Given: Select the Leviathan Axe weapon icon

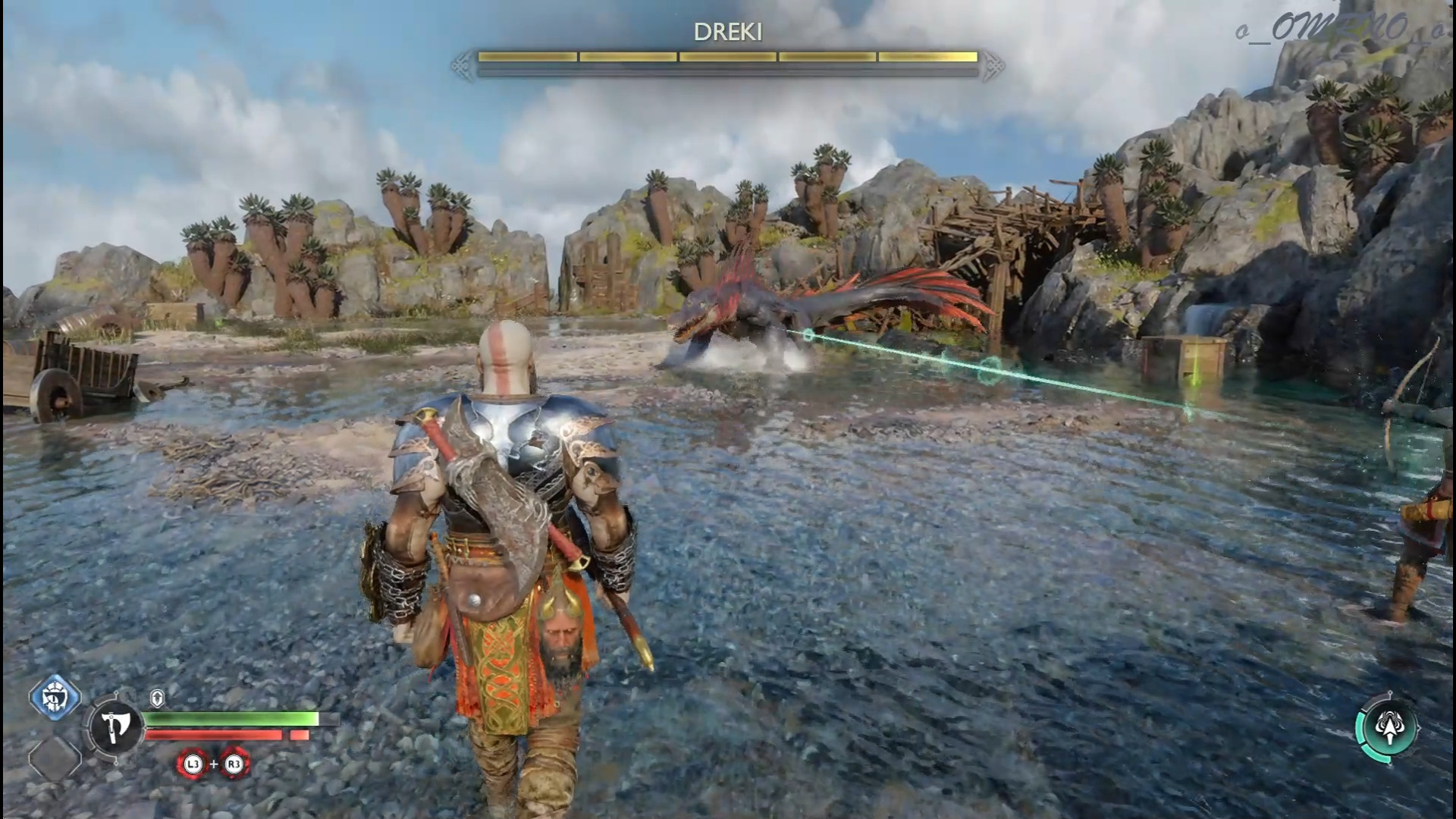Looking at the screenshot, I should [115, 727].
